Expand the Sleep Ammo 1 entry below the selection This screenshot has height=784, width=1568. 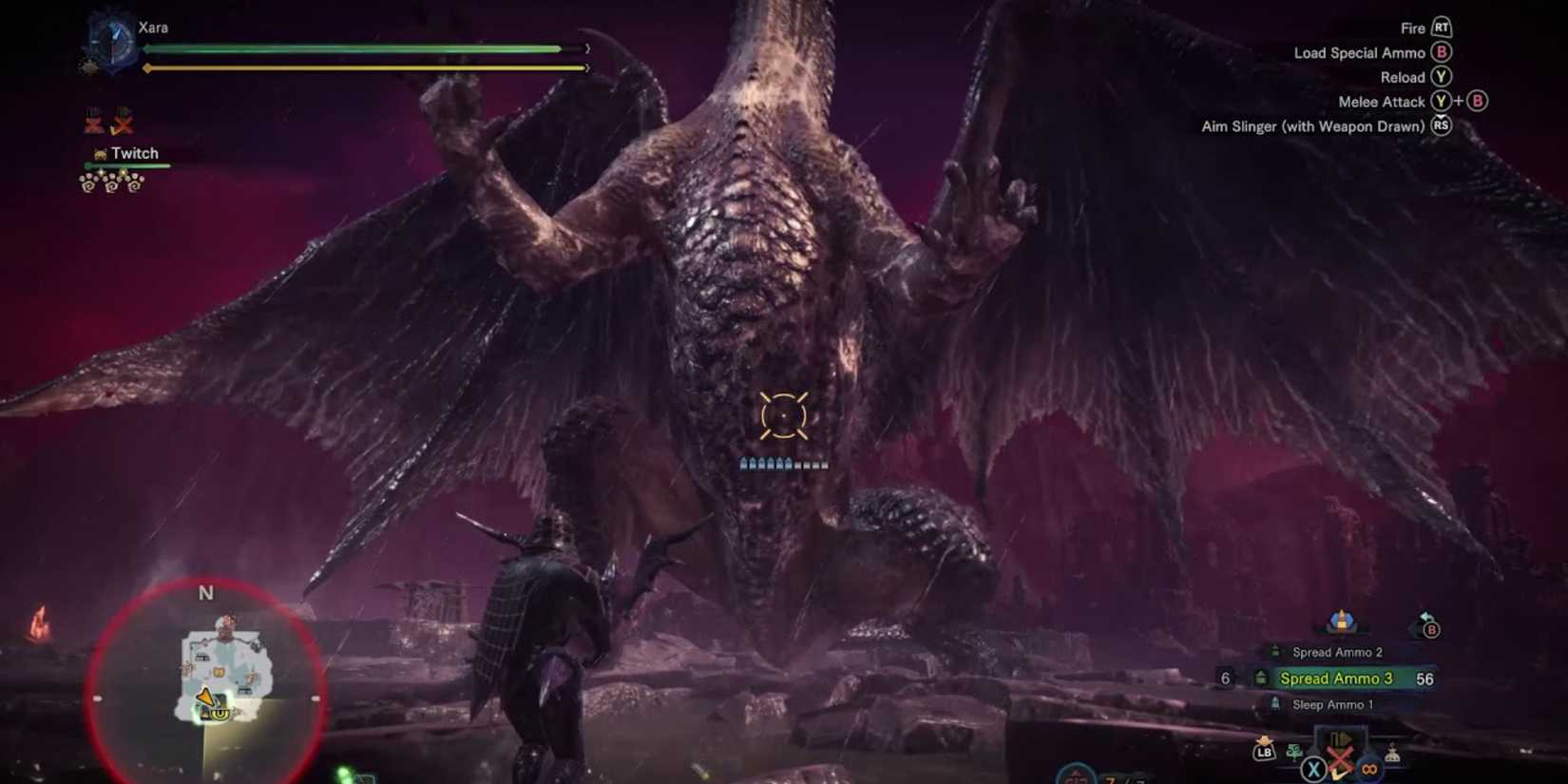click(1333, 704)
